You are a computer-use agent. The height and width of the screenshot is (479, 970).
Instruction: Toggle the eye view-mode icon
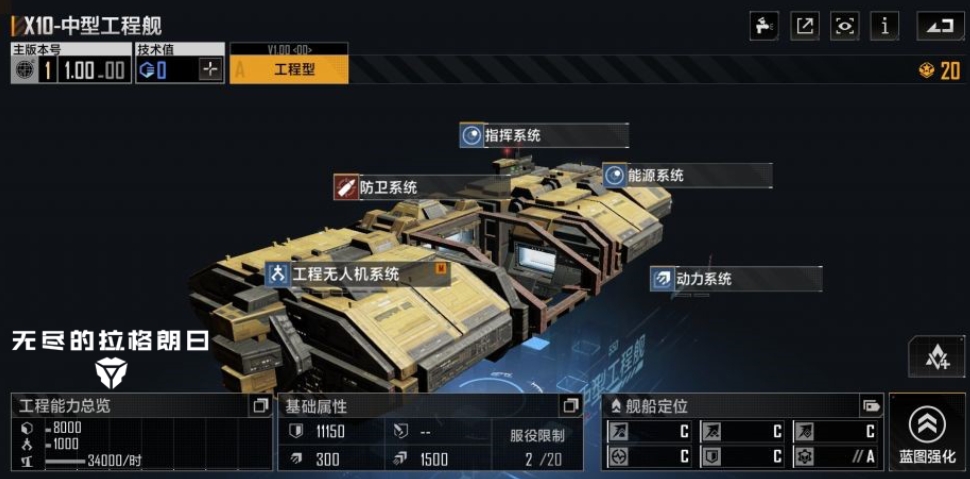(x=845, y=26)
